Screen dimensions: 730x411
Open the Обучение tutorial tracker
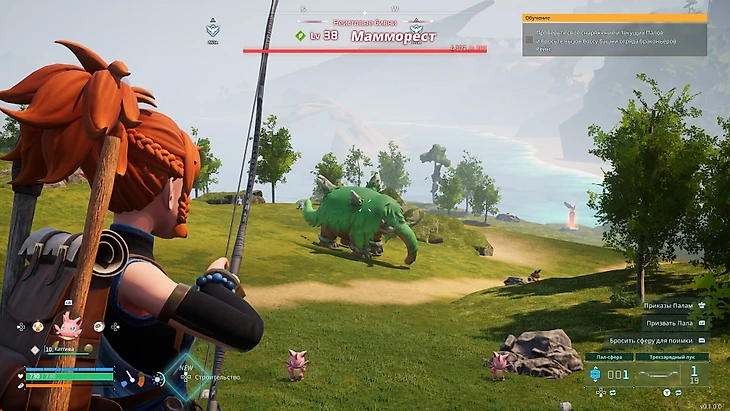[614, 18]
